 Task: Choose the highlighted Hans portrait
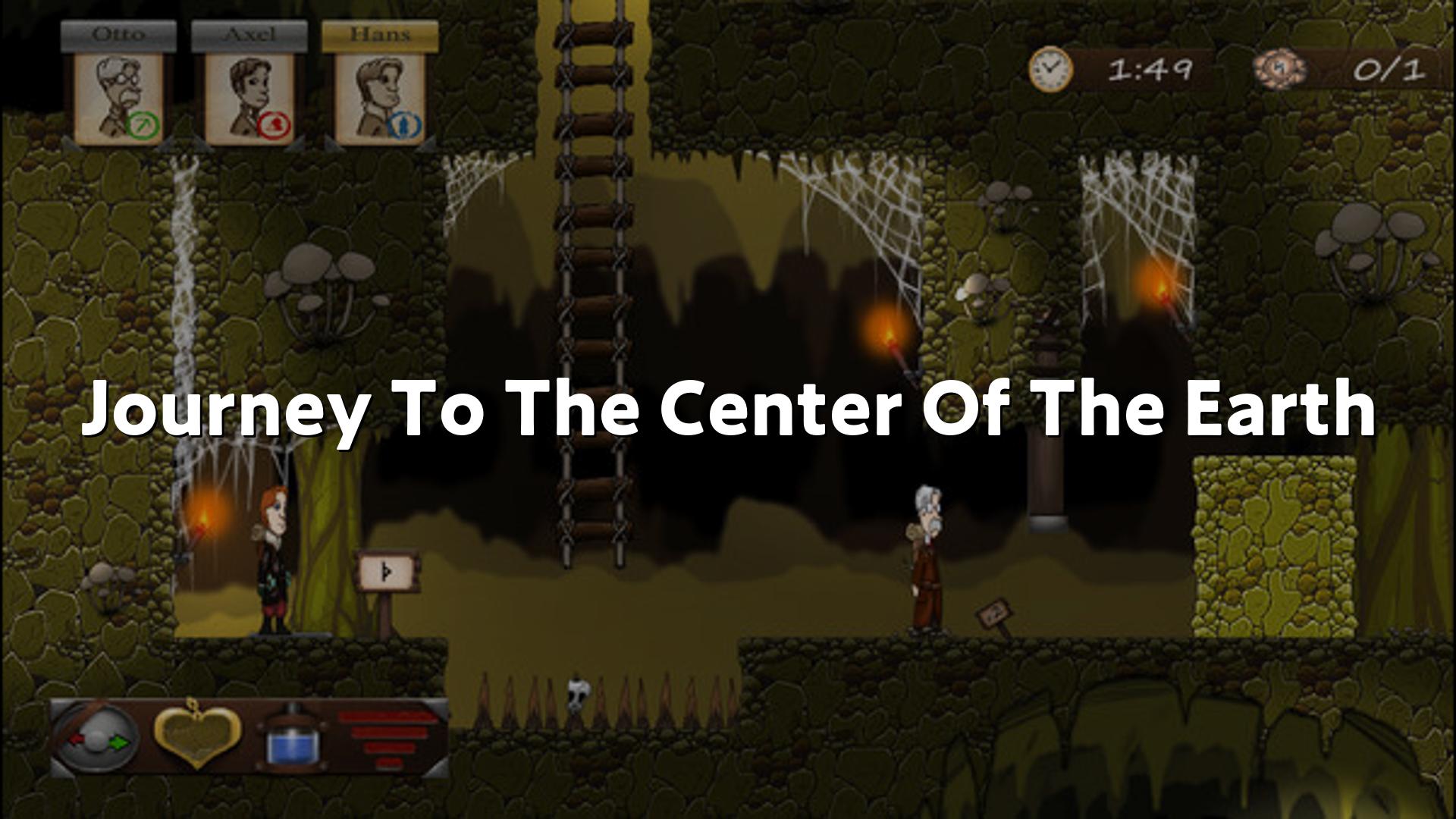click(380, 97)
